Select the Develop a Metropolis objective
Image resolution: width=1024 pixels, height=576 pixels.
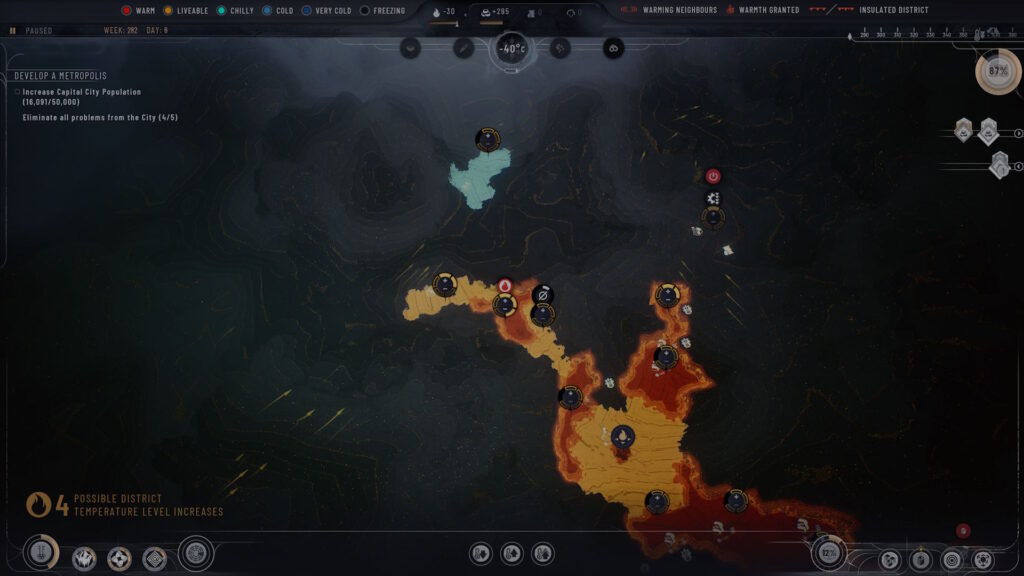(60, 76)
